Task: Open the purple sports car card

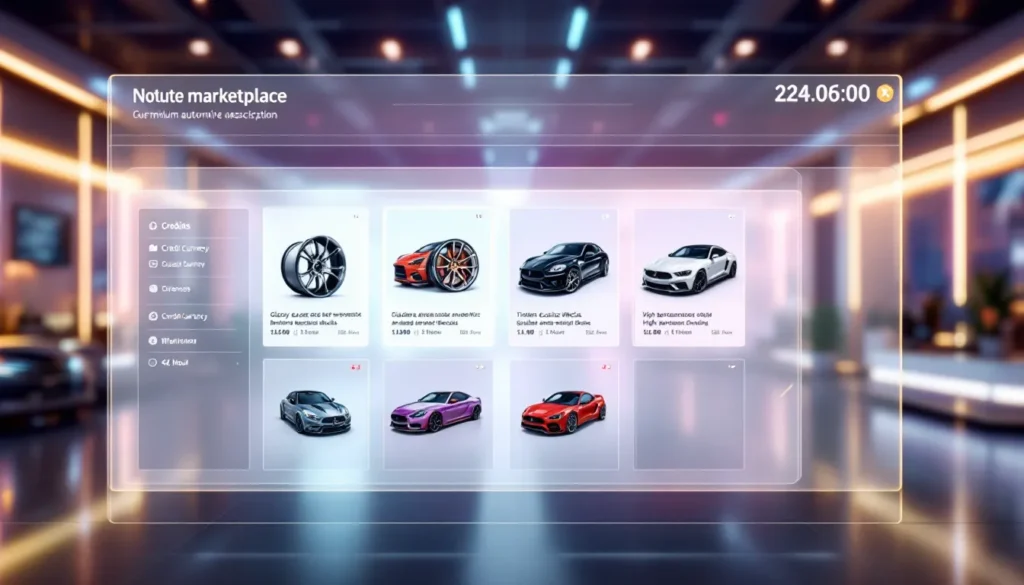Action: pos(438,414)
